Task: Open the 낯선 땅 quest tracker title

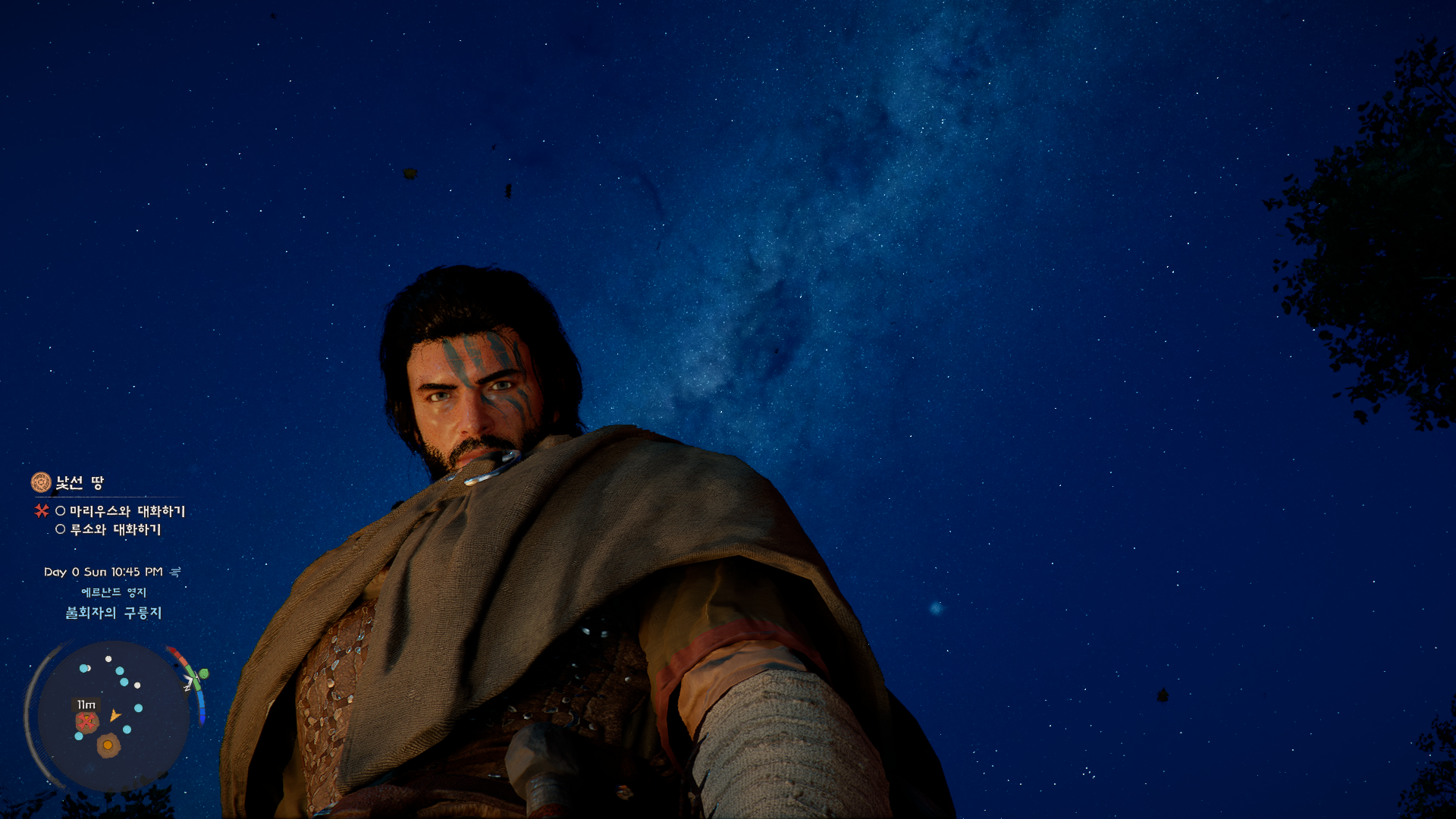Action: tap(80, 482)
